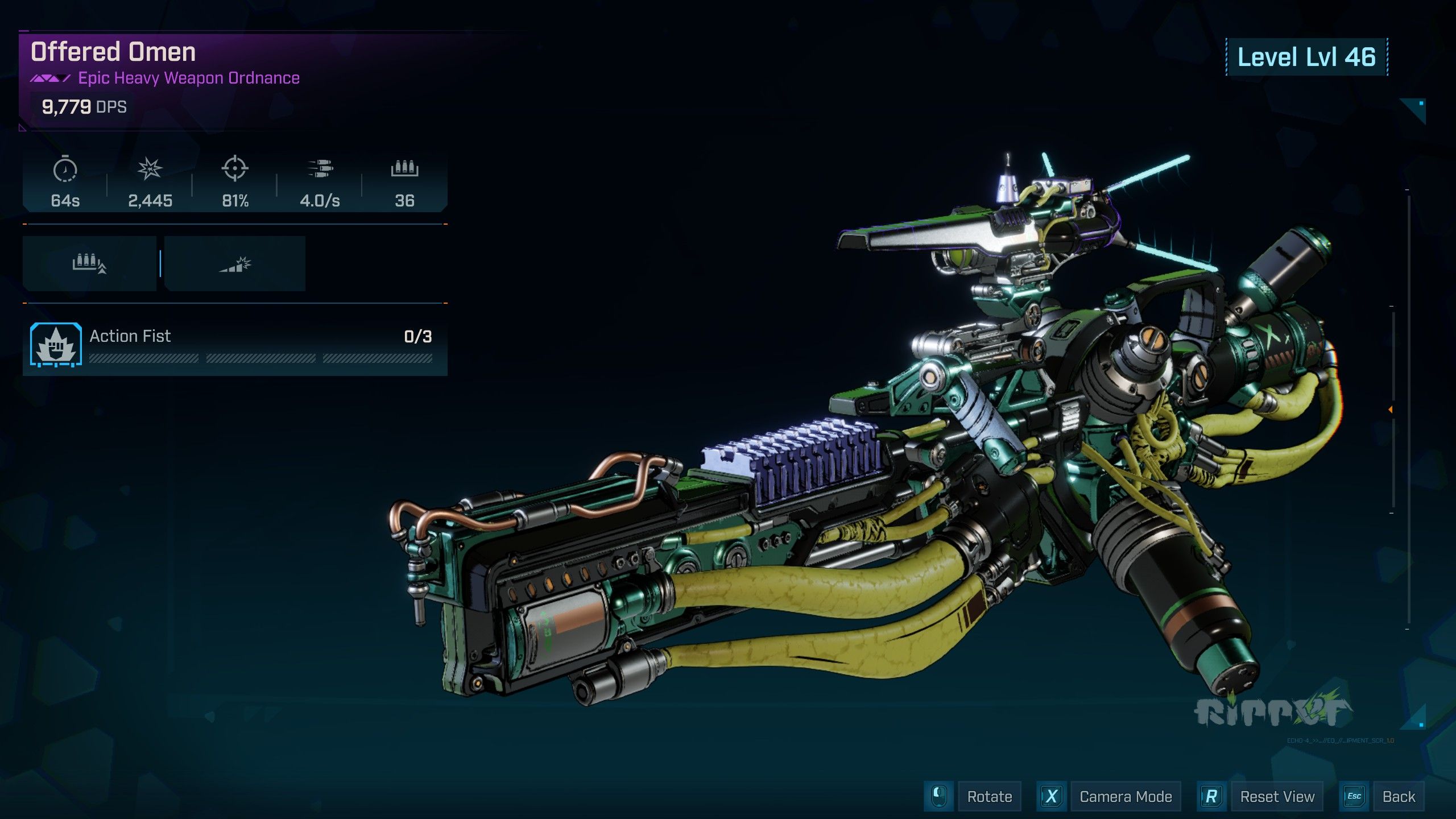Inspect the damage burst stat icon
Viewport: 1456px width, 819px height.
150,169
